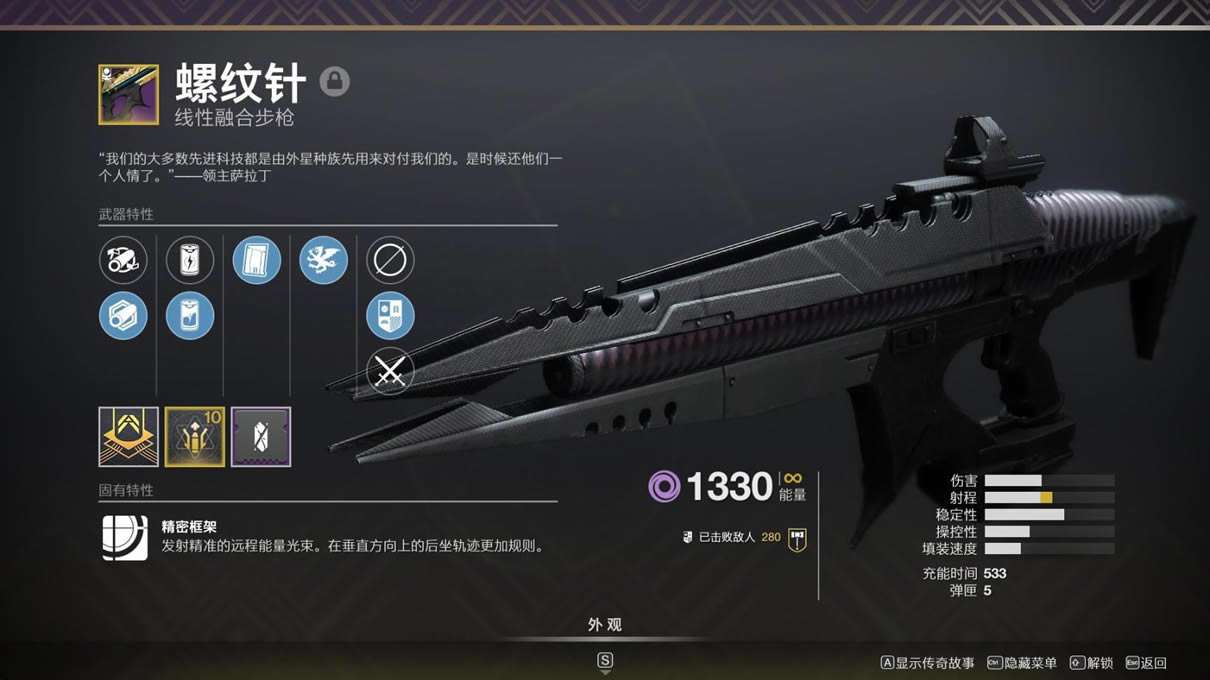Choose the blue shield kill tracker
This screenshot has height=680, width=1210.
(390, 317)
